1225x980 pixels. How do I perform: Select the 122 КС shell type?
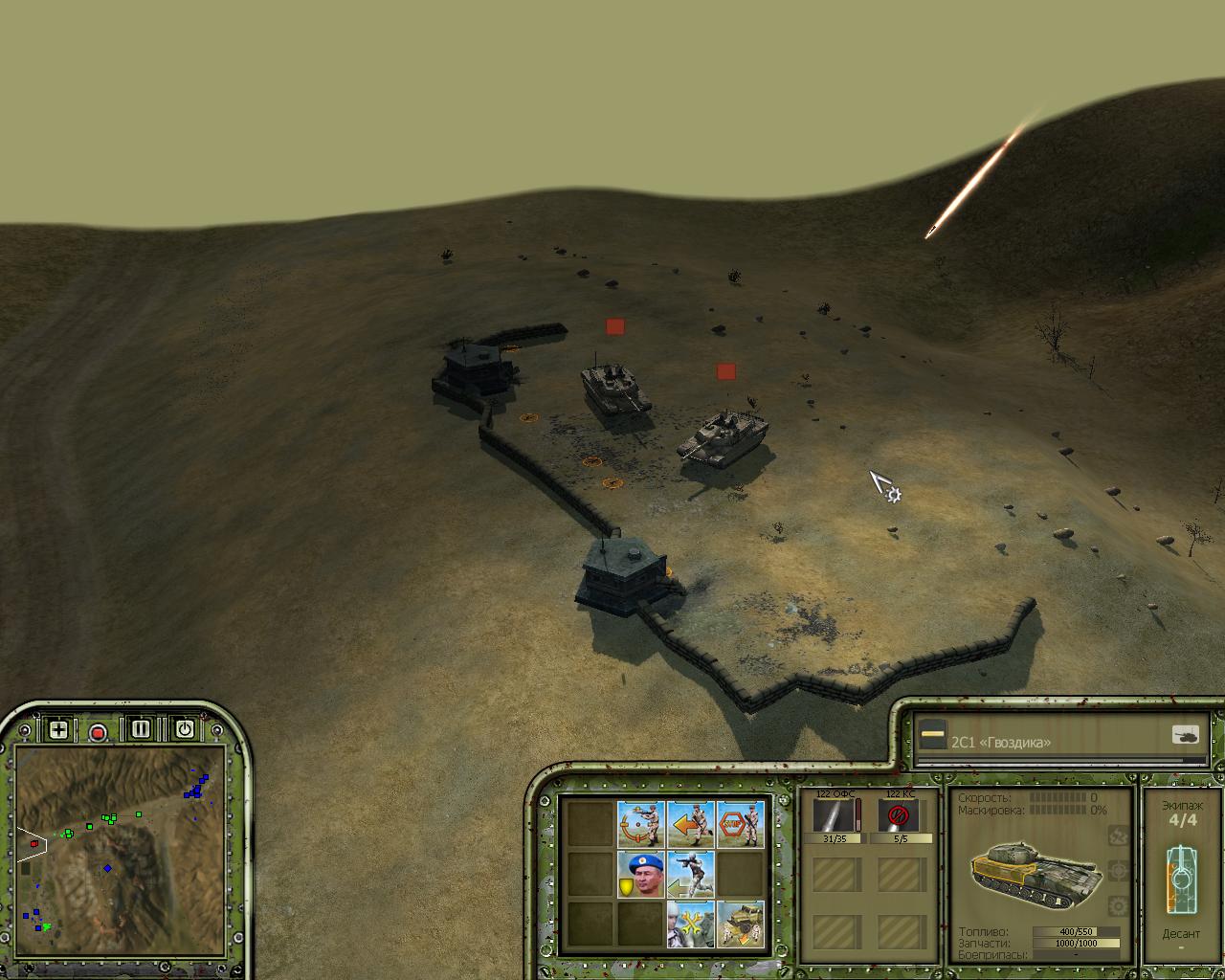(x=898, y=817)
